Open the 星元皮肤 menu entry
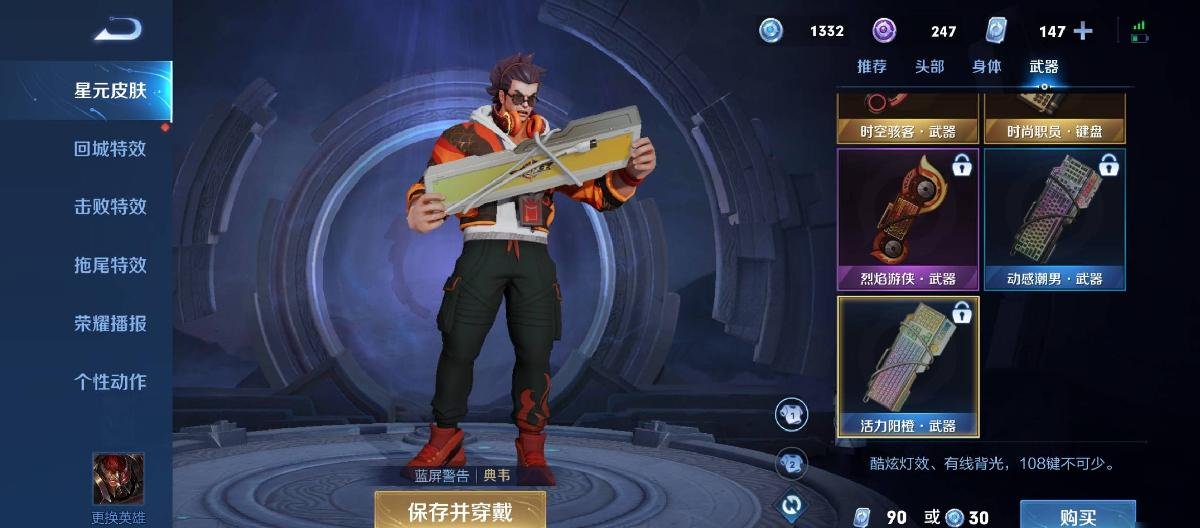The image size is (1200, 528). click(110, 90)
